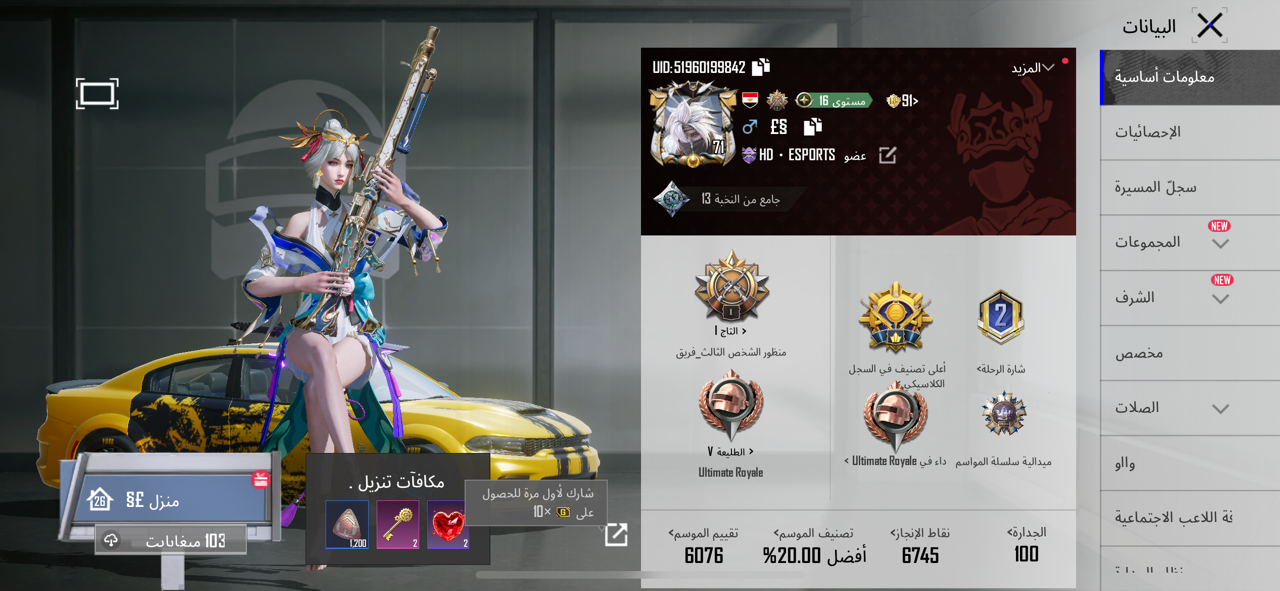Copy the UID number
The width and height of the screenshot is (1280, 591).
pos(761,67)
